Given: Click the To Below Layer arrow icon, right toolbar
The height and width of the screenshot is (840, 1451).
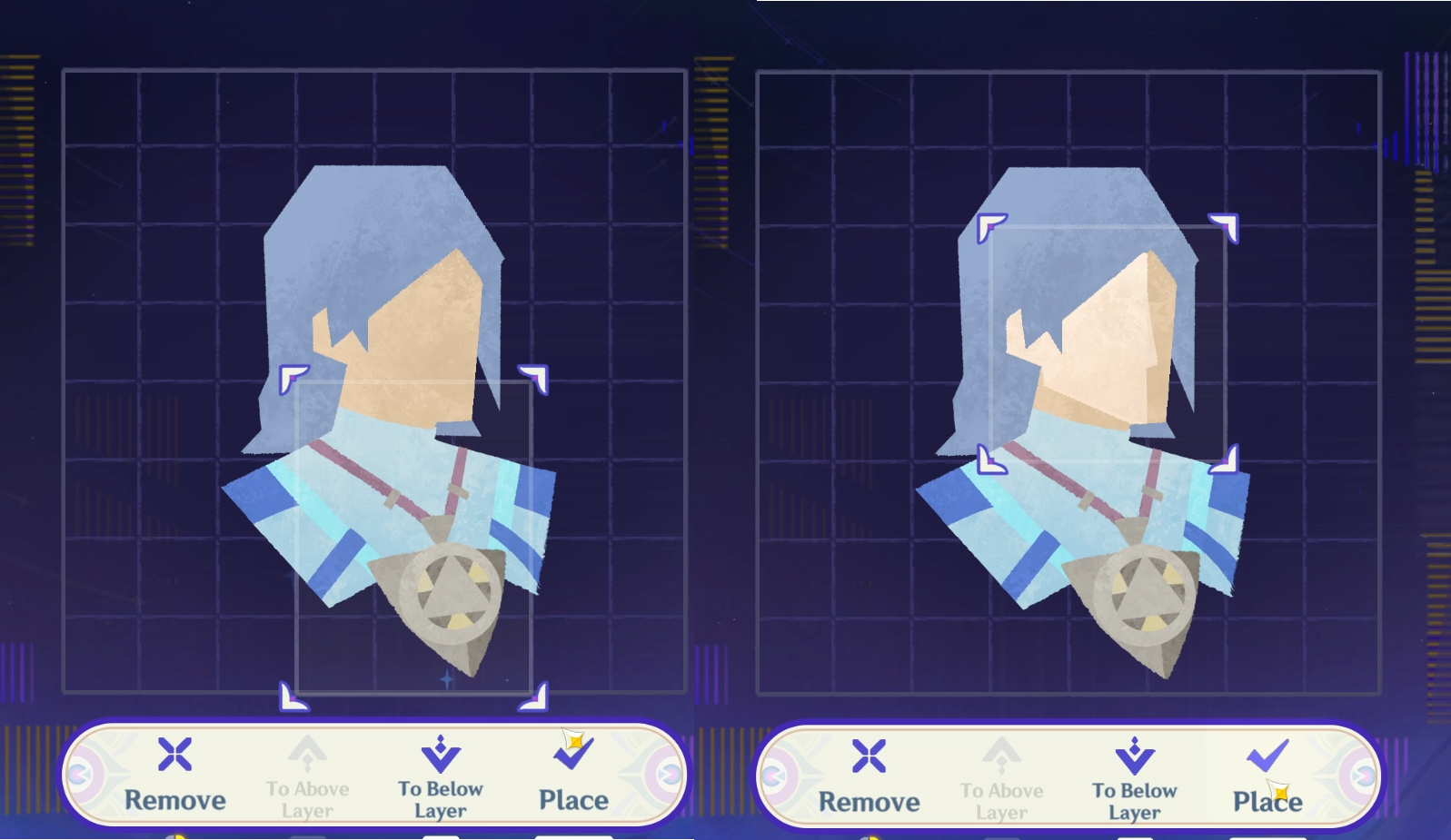Looking at the screenshot, I should [x=1134, y=755].
